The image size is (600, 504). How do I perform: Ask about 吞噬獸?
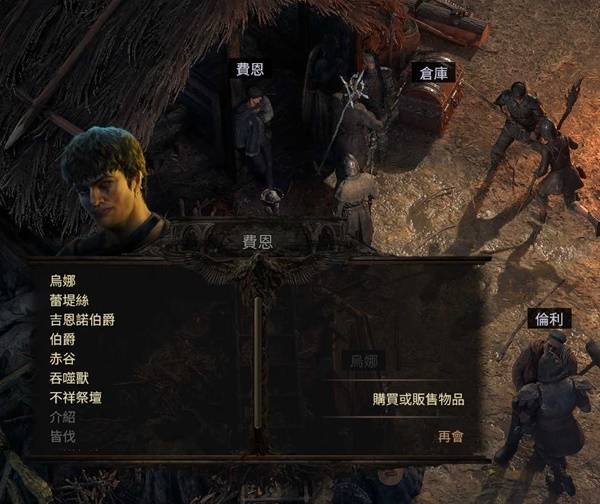pyautogui.click(x=69, y=378)
